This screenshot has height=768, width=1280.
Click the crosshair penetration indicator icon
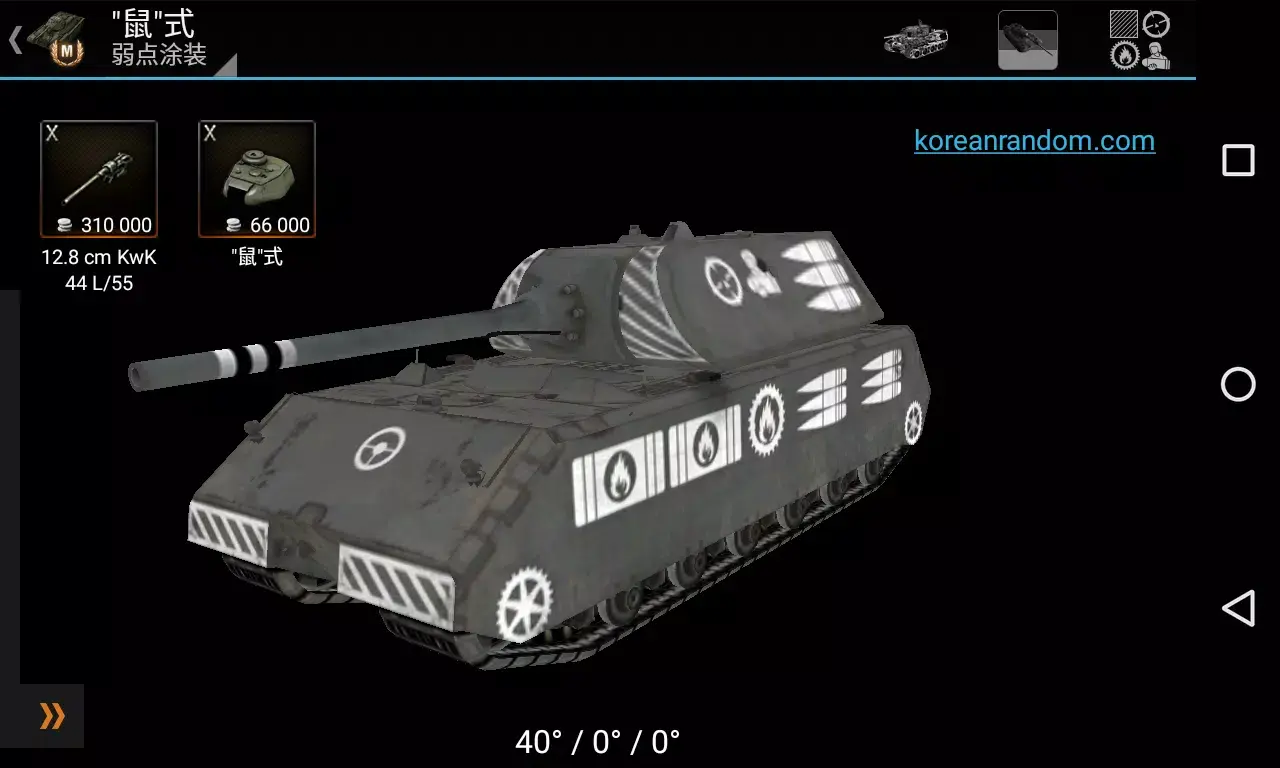pos(1155,22)
